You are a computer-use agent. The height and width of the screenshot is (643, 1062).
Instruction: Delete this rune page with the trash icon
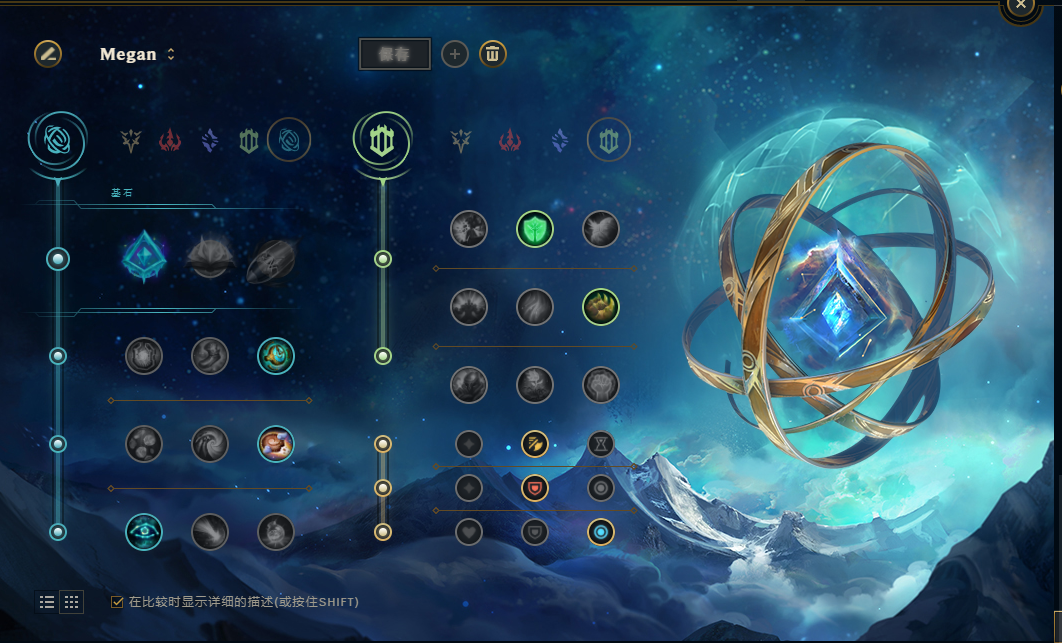pos(492,54)
